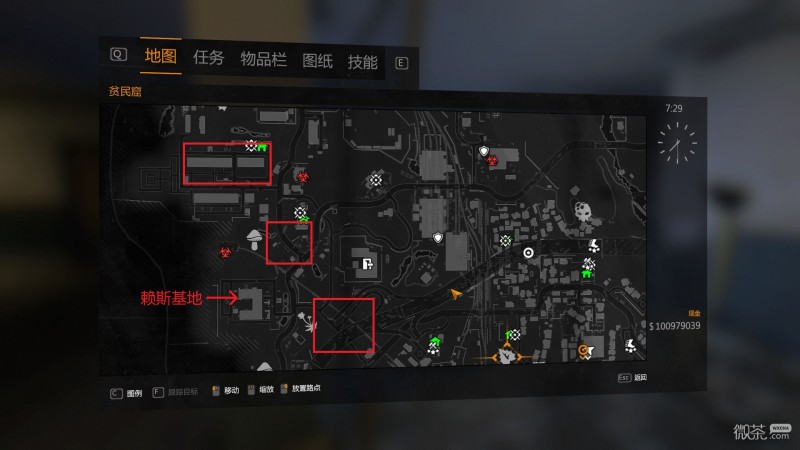The height and width of the screenshot is (450, 800).
Task: Select the orange player arrow on the map
Action: click(456, 295)
